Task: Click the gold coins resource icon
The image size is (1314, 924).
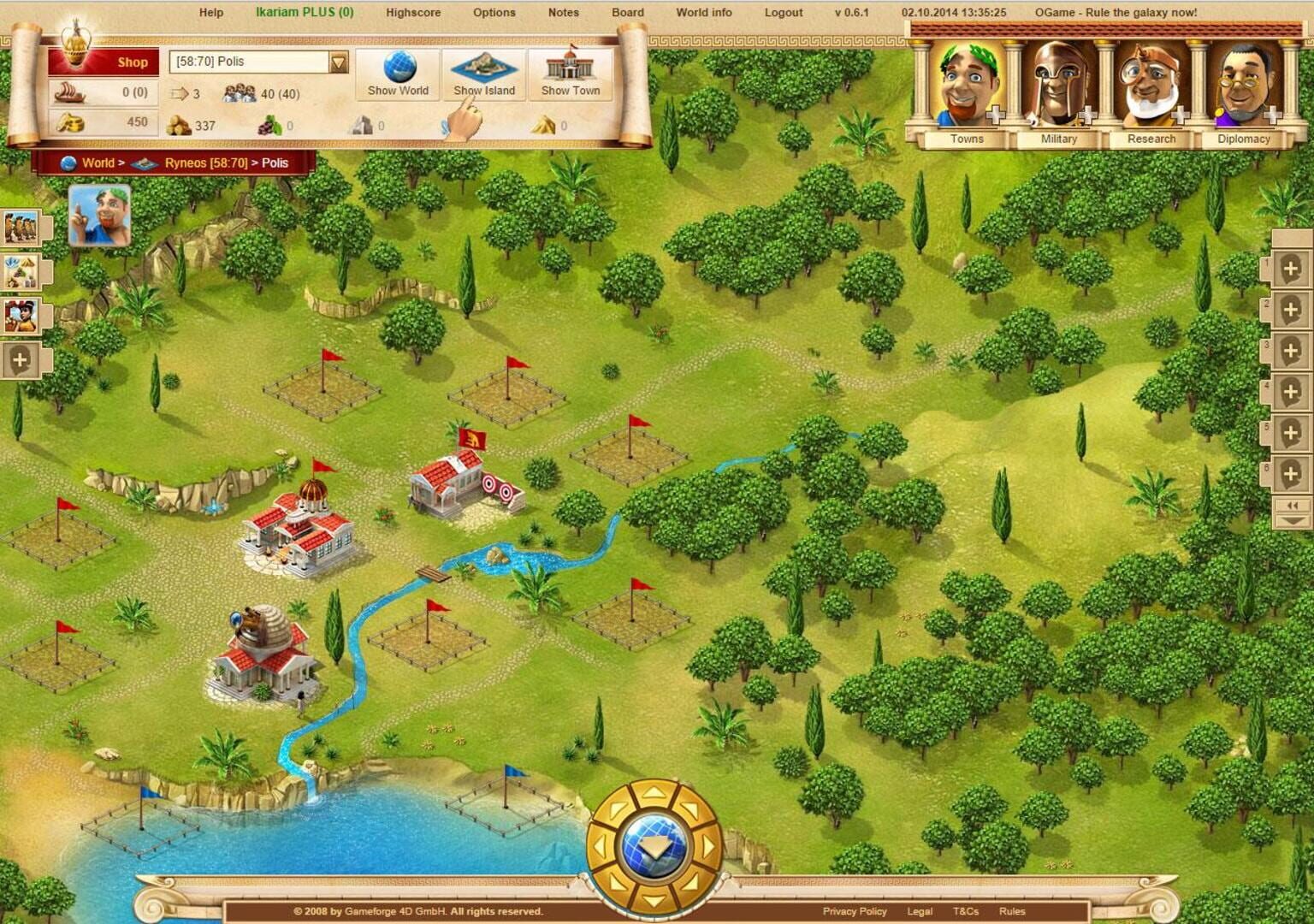Action: (x=73, y=122)
